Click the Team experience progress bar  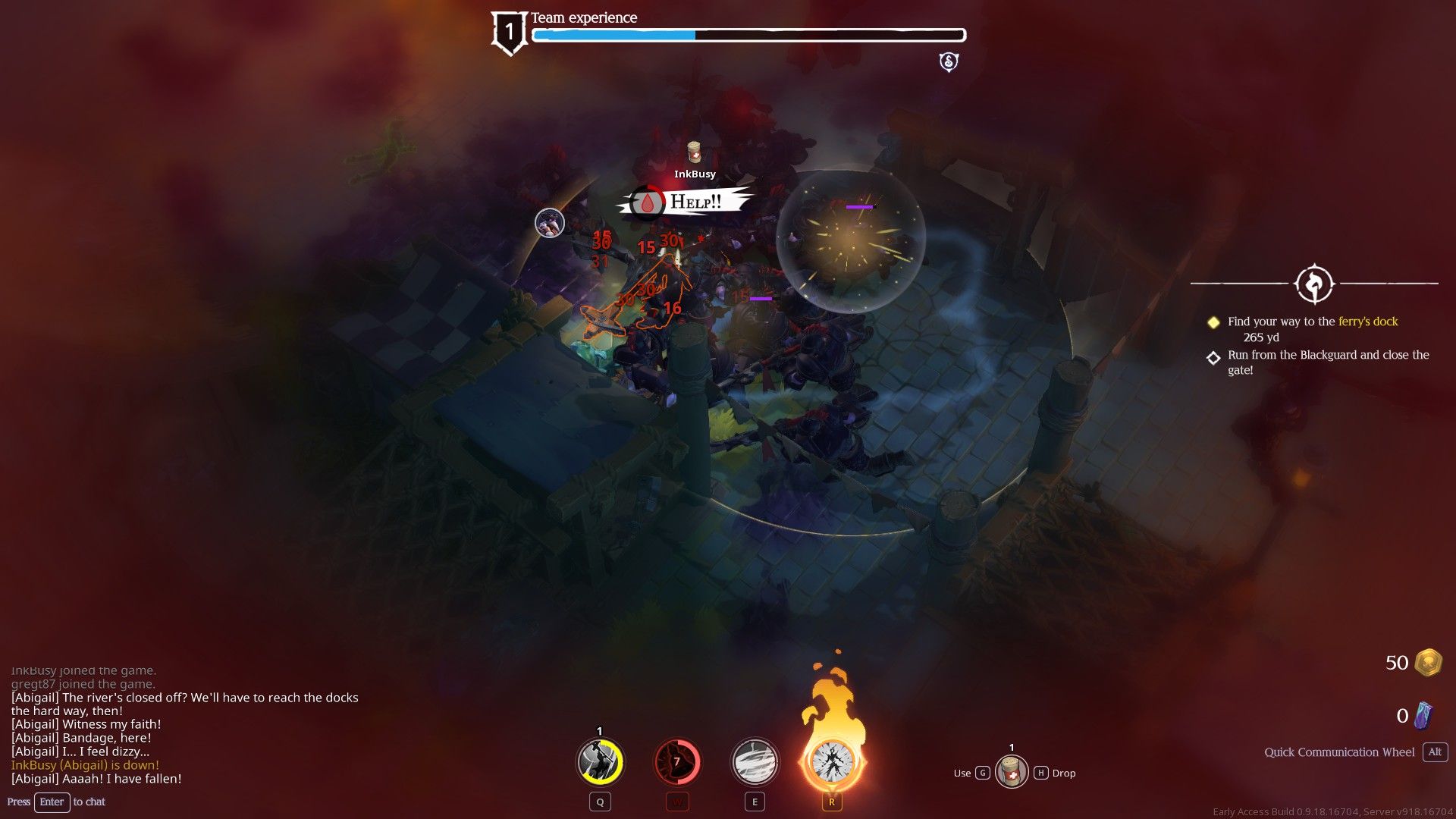click(748, 34)
